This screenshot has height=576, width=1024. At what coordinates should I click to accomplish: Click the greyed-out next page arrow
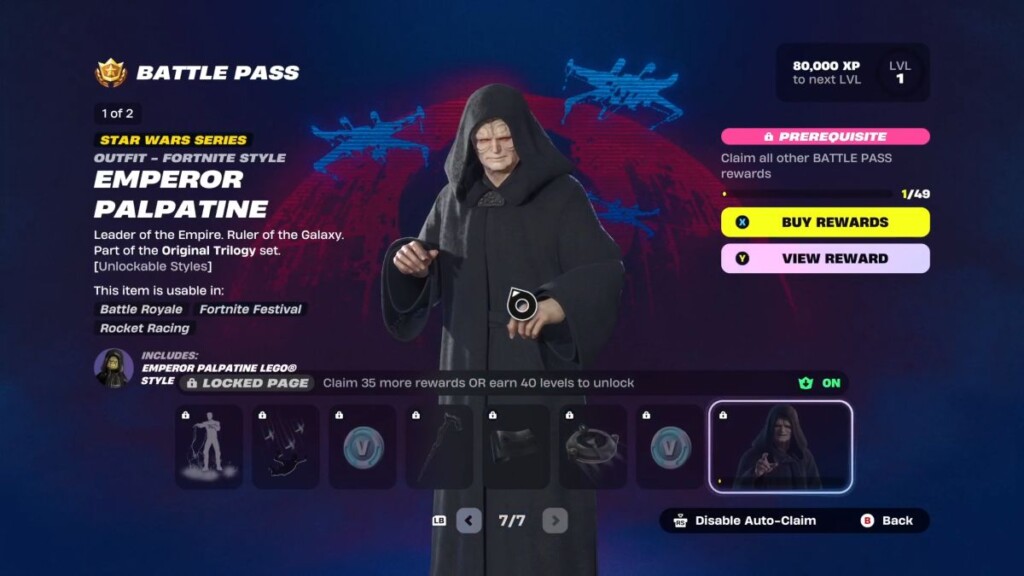[555, 521]
